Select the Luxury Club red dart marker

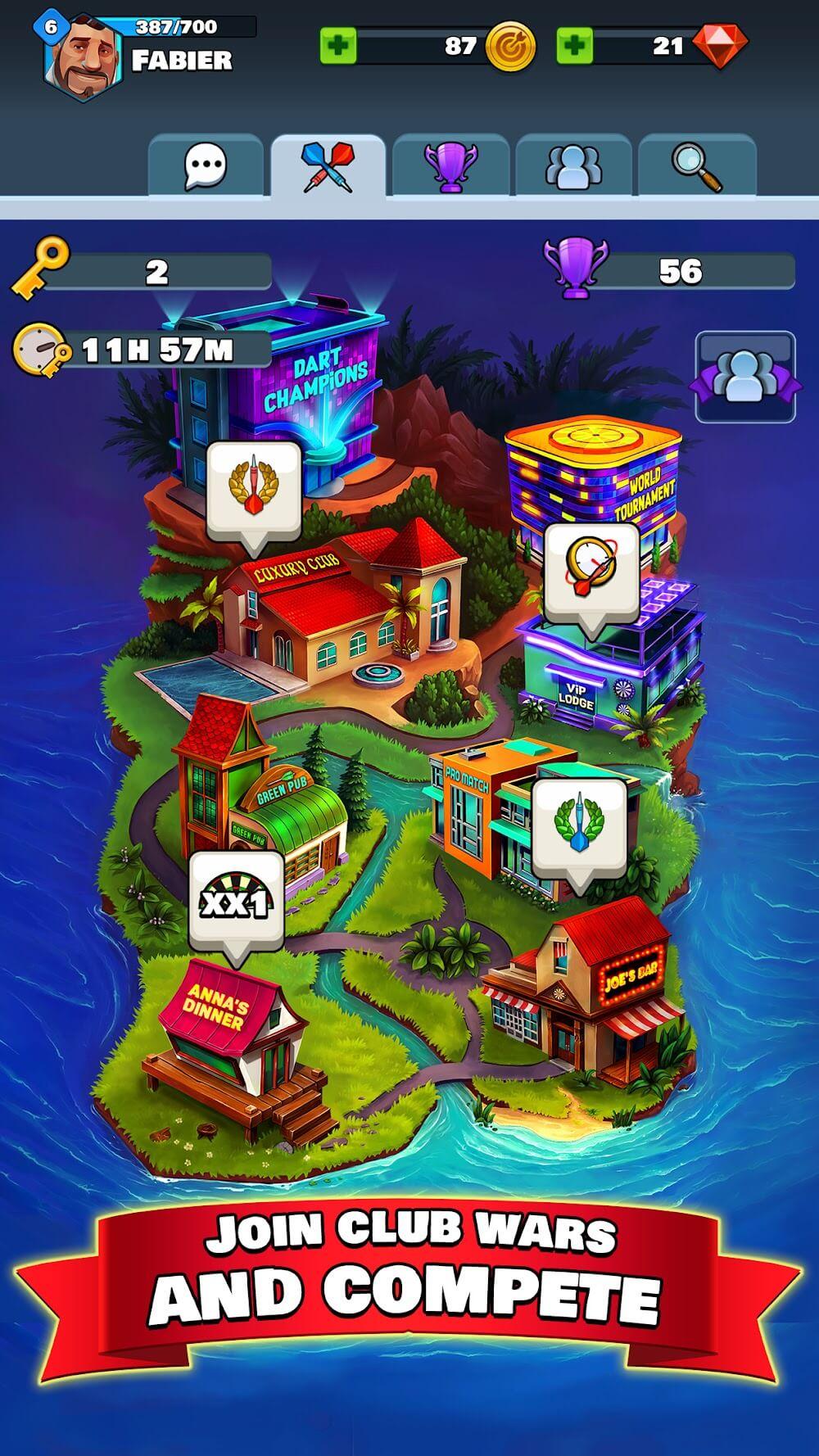tap(253, 490)
